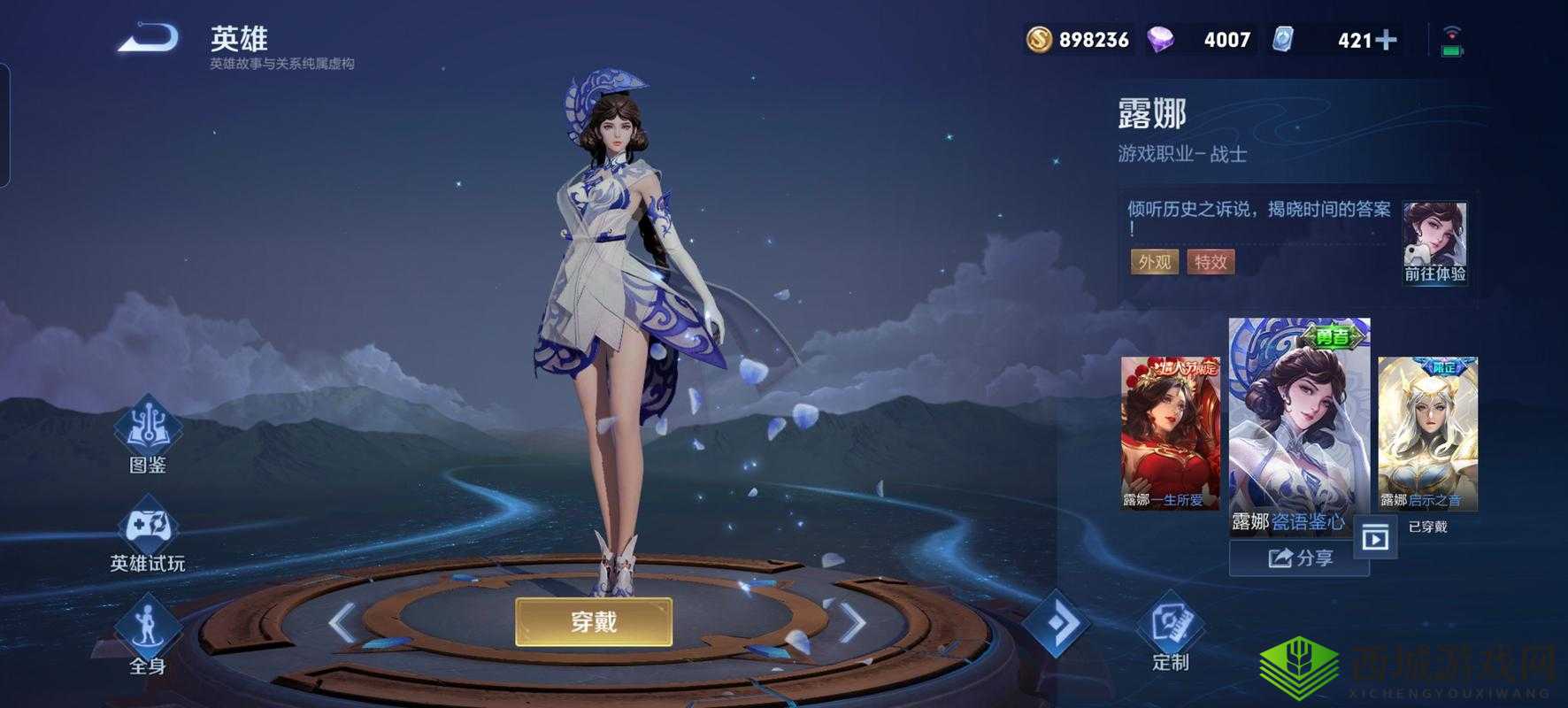The height and width of the screenshot is (708, 1568).
Task: Go back using the return arrow
Action: (149, 40)
